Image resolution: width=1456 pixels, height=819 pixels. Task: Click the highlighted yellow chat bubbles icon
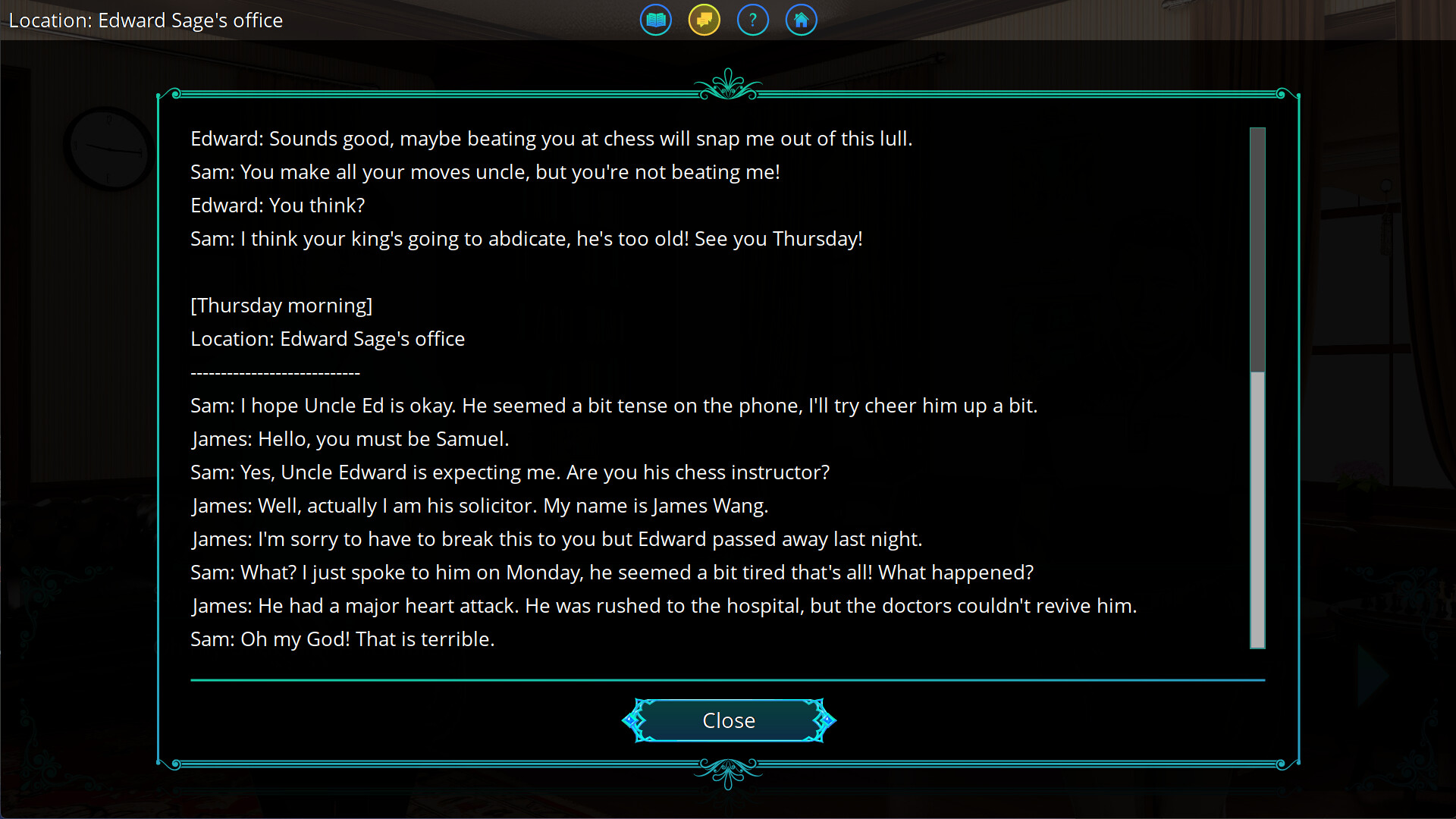[x=704, y=20]
